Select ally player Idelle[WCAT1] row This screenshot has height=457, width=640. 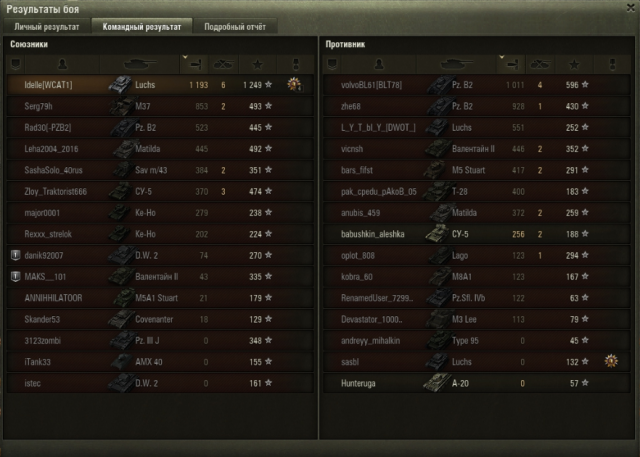(160, 85)
